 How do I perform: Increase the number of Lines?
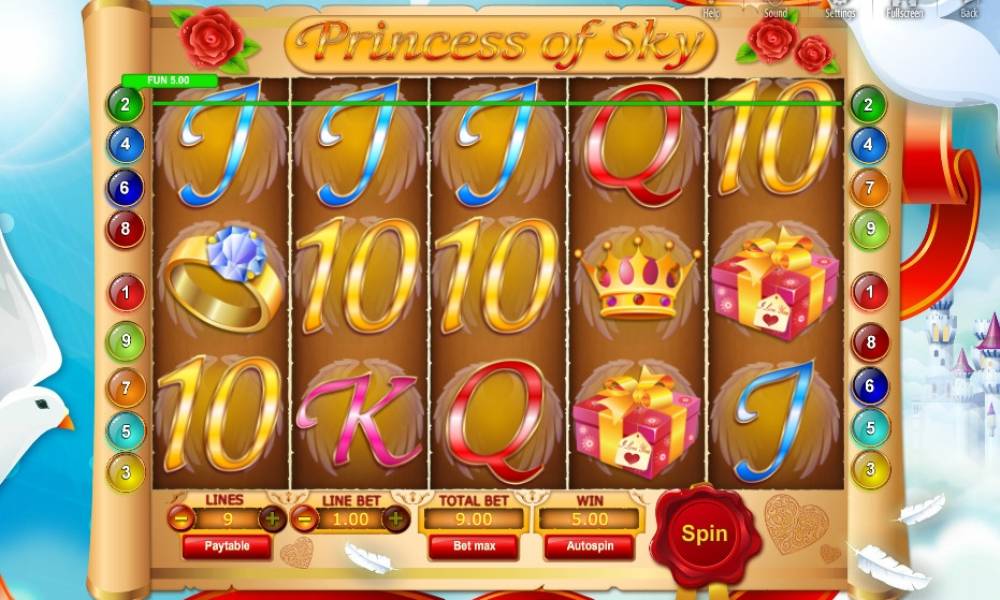tap(271, 518)
